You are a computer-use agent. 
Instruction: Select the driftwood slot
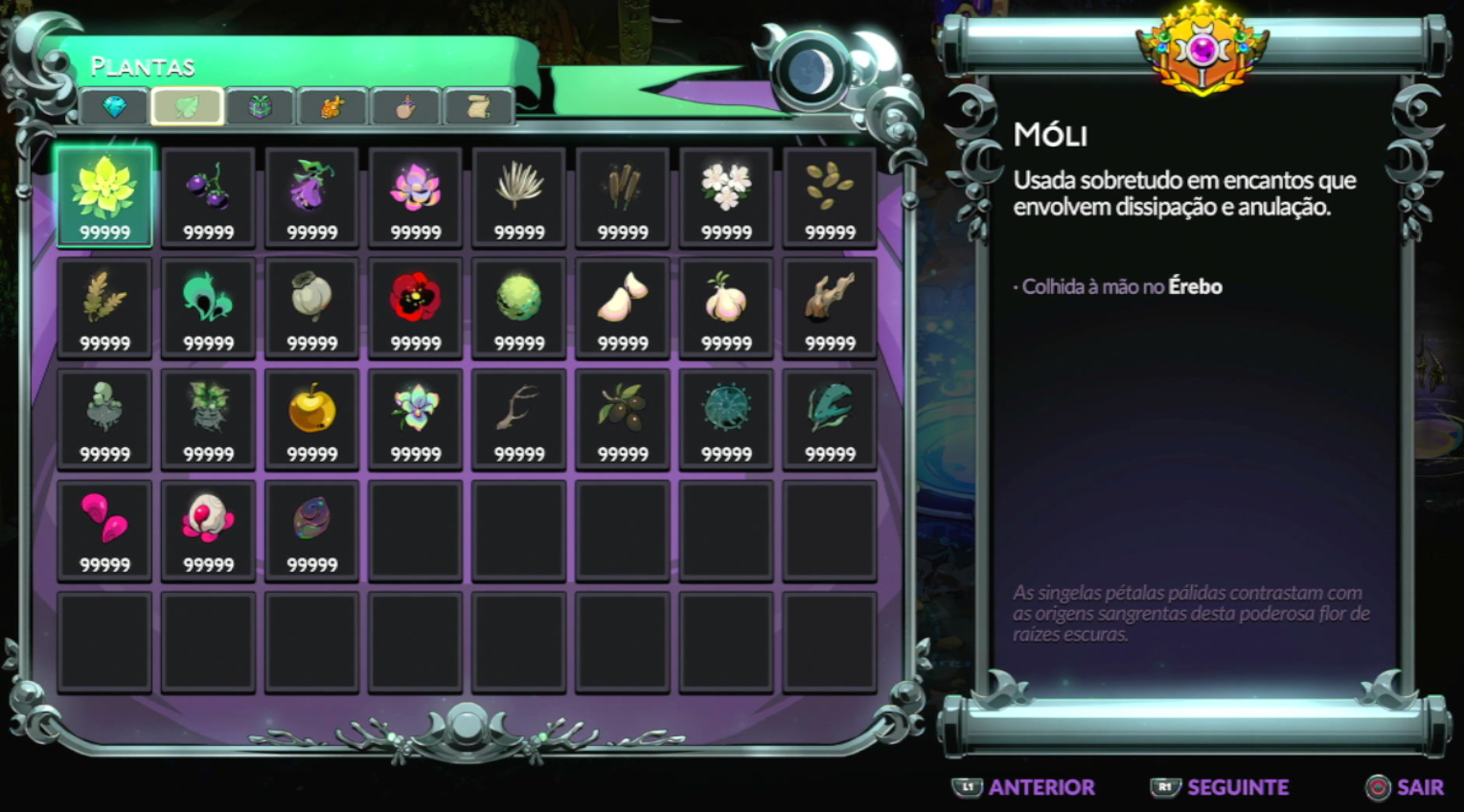830,308
